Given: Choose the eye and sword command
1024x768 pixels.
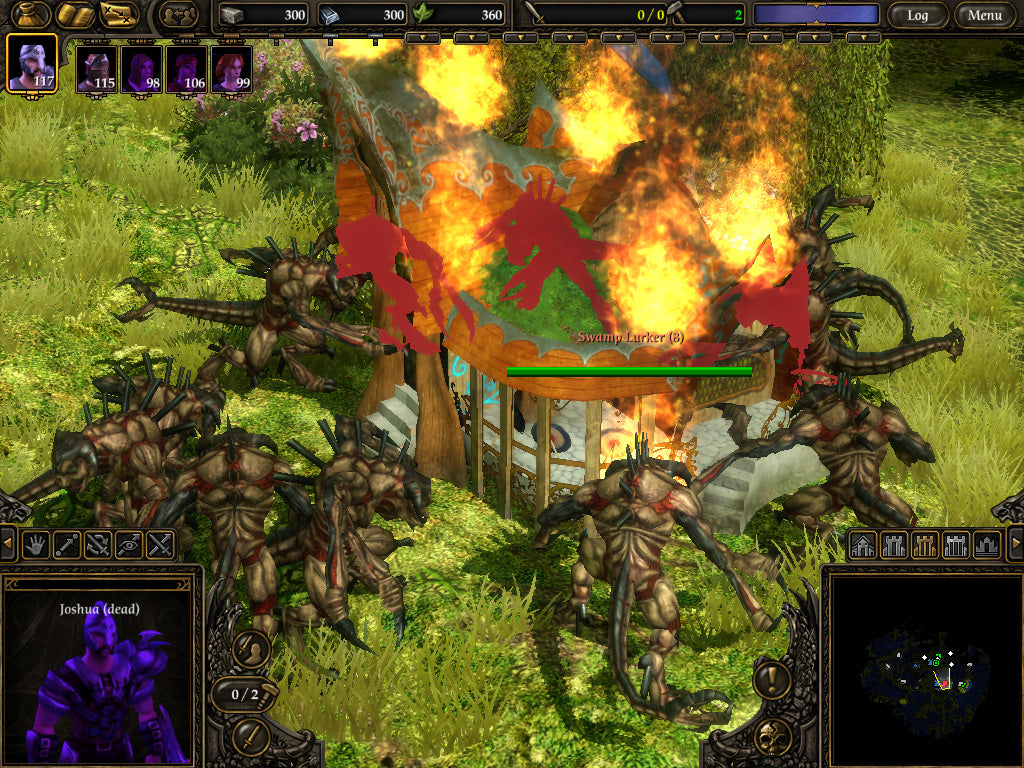Looking at the screenshot, I should pyautogui.click(x=129, y=545).
